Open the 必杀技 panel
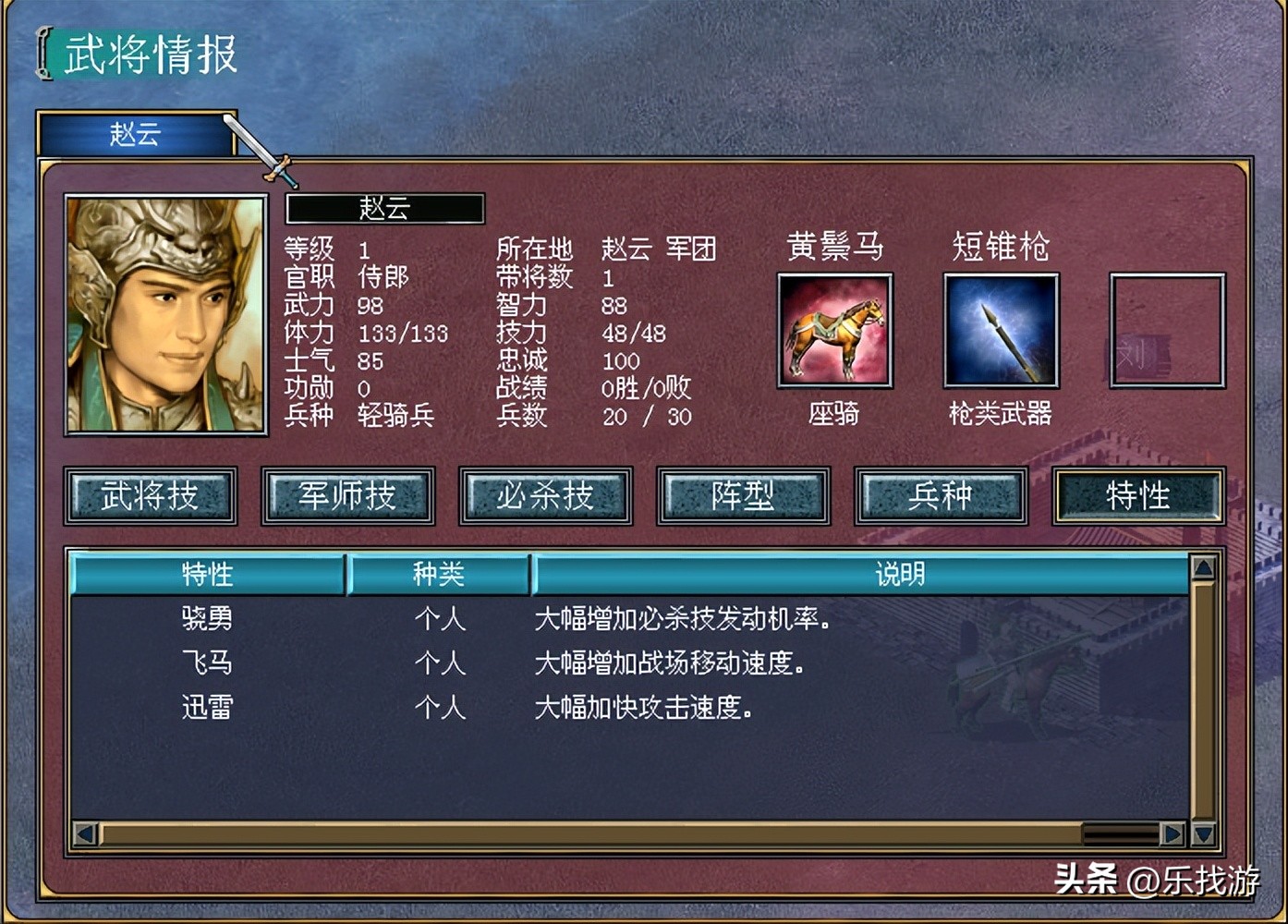 546,496
